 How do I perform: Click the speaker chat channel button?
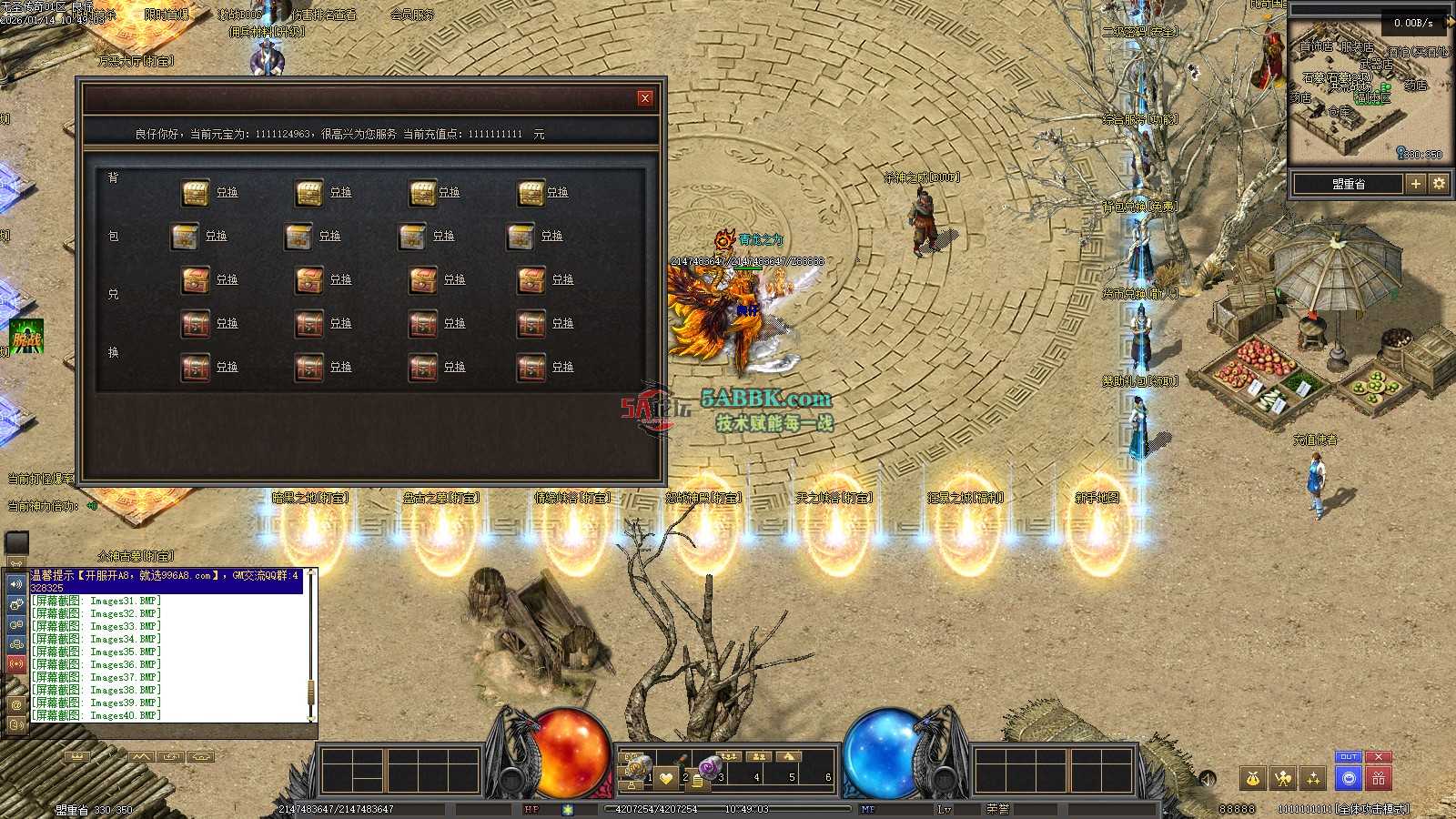pyautogui.click(x=16, y=583)
